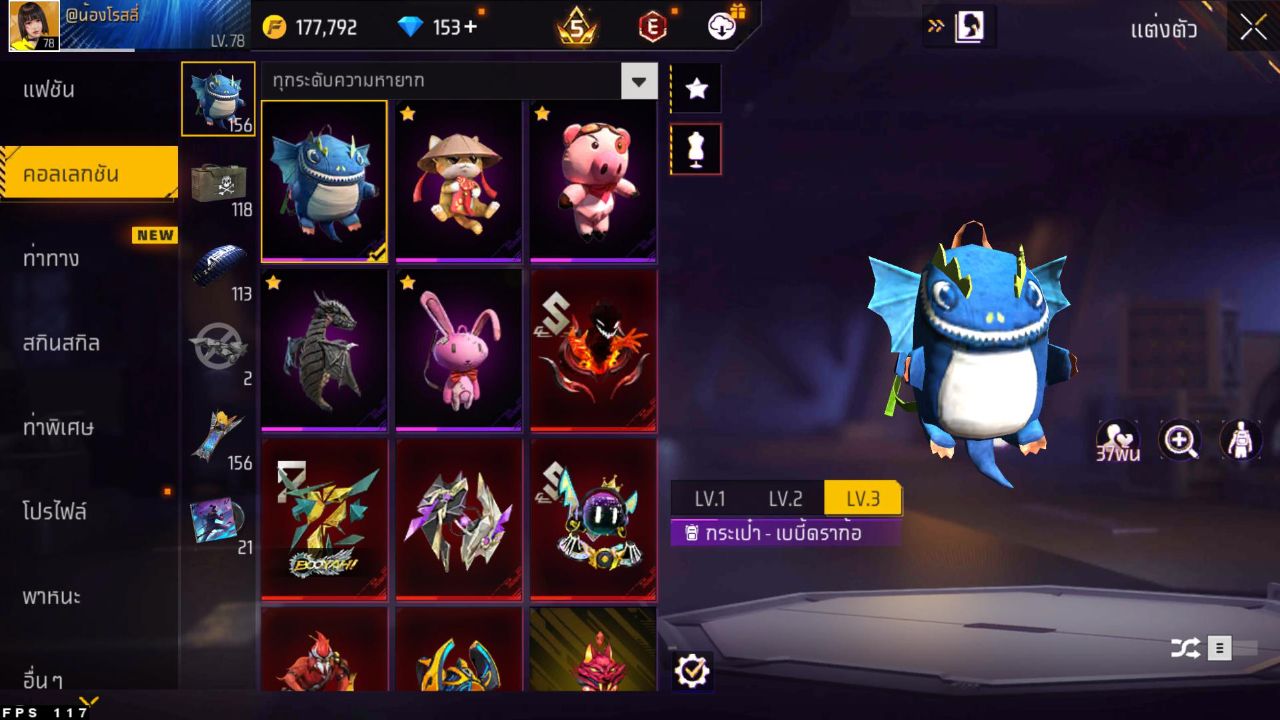Select the parachute subcategory icon
The image size is (1280, 720).
click(218, 267)
